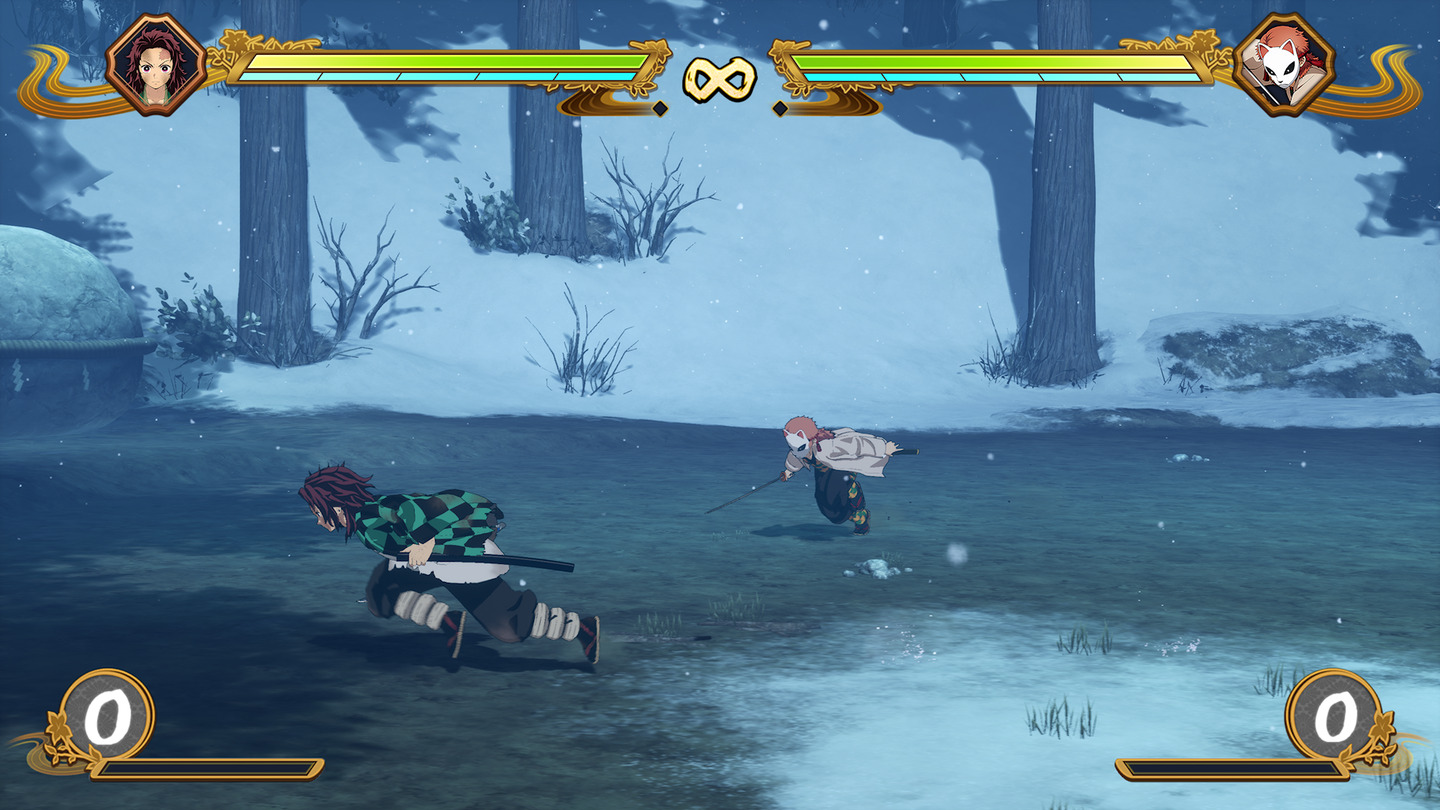This screenshot has width=1440, height=810.
Task: Select the fox-masked opponent portrait
Action: coord(1284,64)
